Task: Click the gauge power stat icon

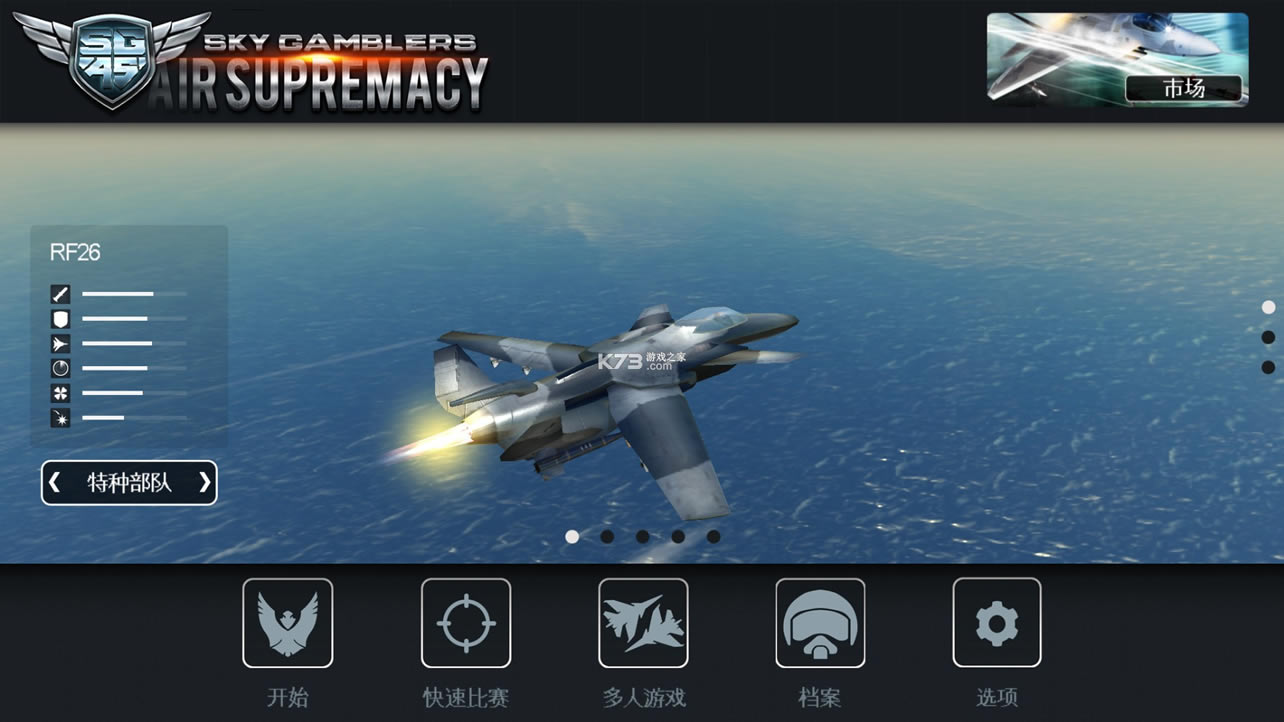Action: [60, 368]
